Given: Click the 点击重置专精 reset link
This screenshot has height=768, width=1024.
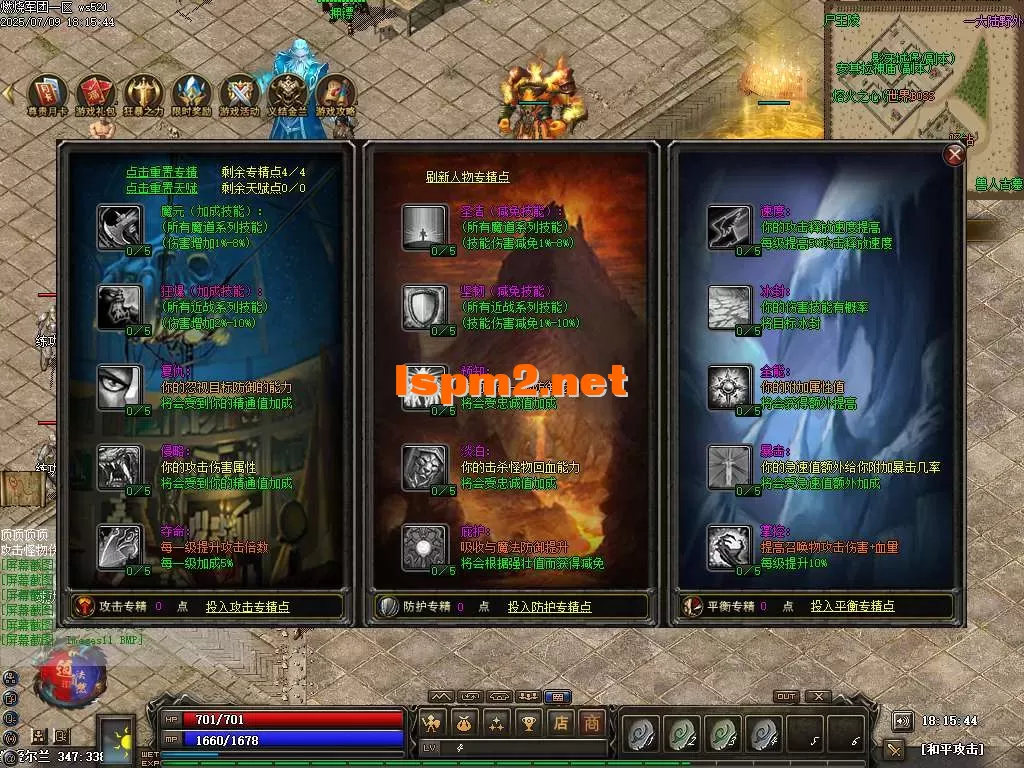Looking at the screenshot, I should pos(162,172).
